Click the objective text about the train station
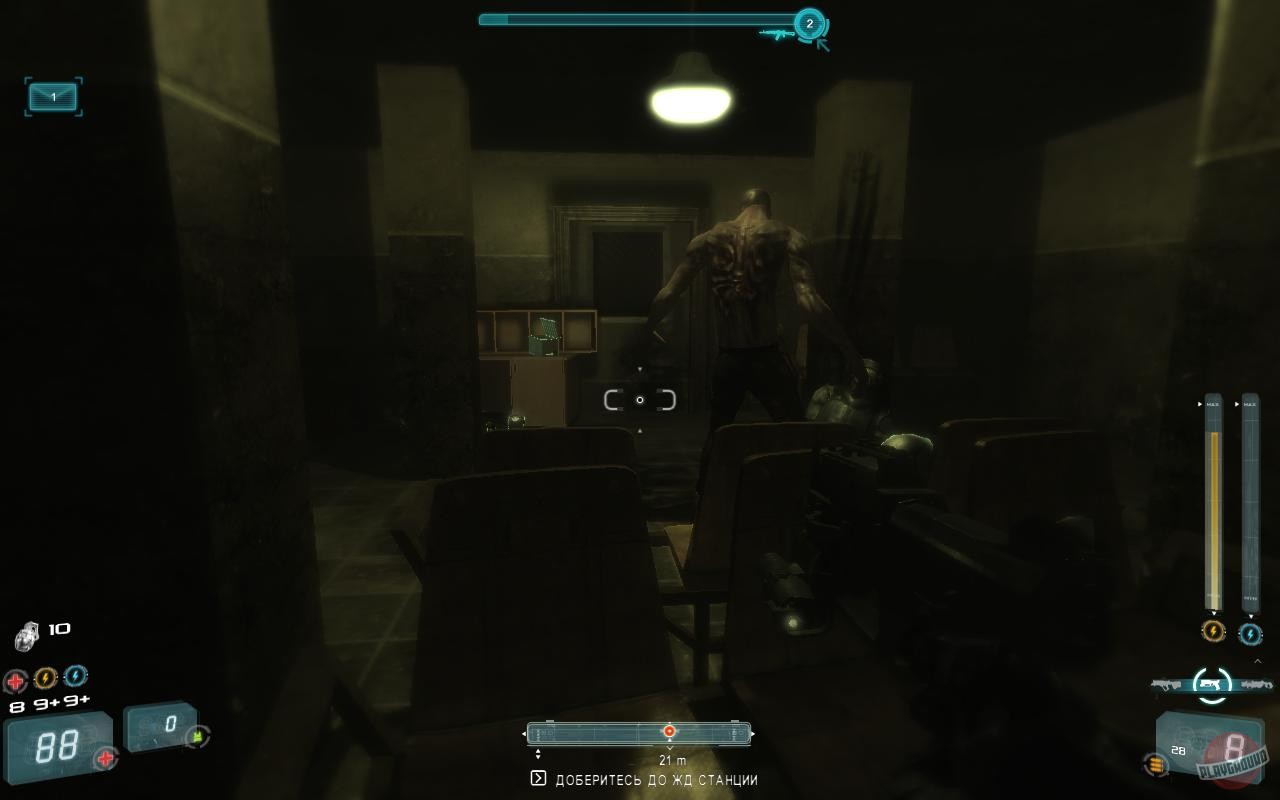 (655, 779)
